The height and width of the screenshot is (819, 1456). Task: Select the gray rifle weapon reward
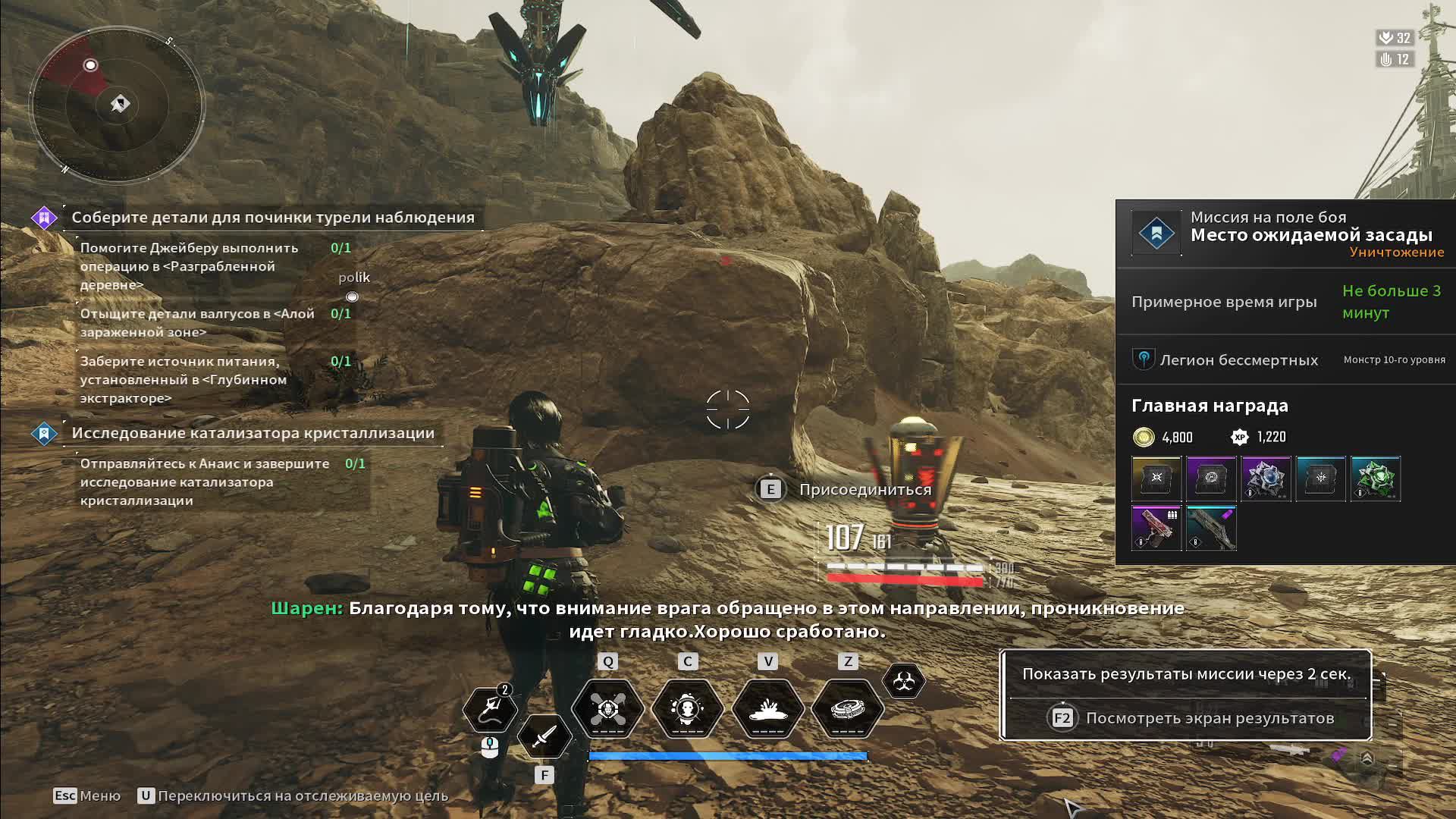(x=1211, y=528)
